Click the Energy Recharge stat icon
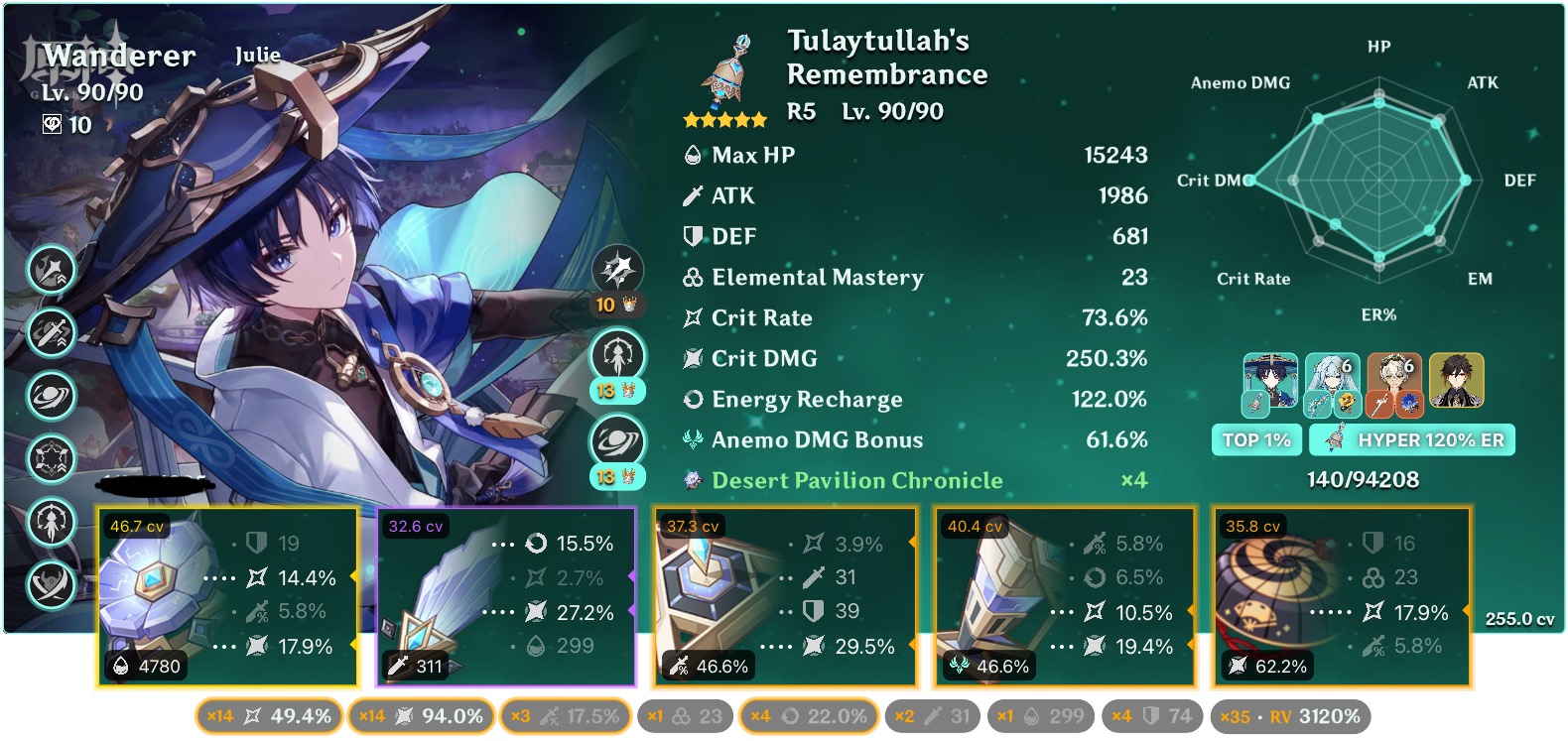This screenshot has height=741, width=1568. point(693,399)
